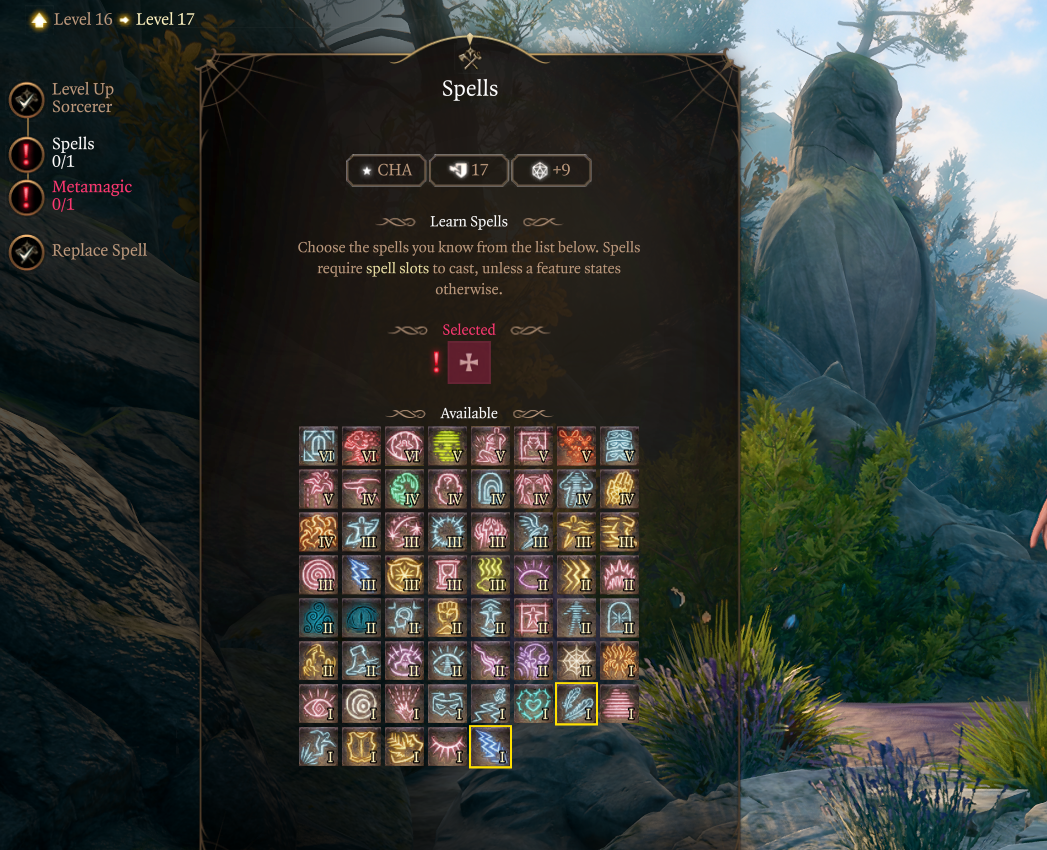
Task: Pick the pink spiral level III spell
Action: (318, 575)
